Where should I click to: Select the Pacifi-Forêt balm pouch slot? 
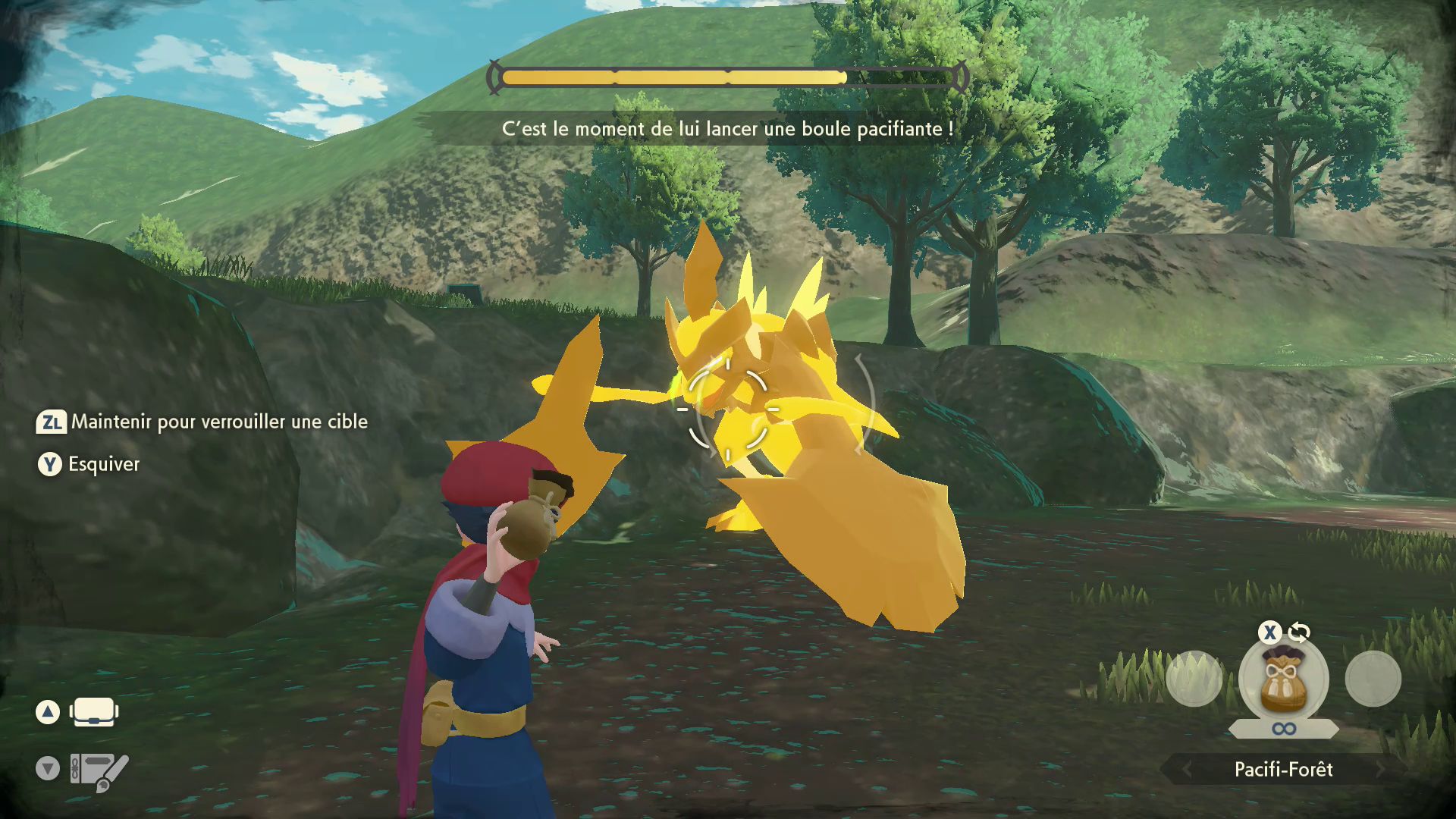[x=1283, y=679]
